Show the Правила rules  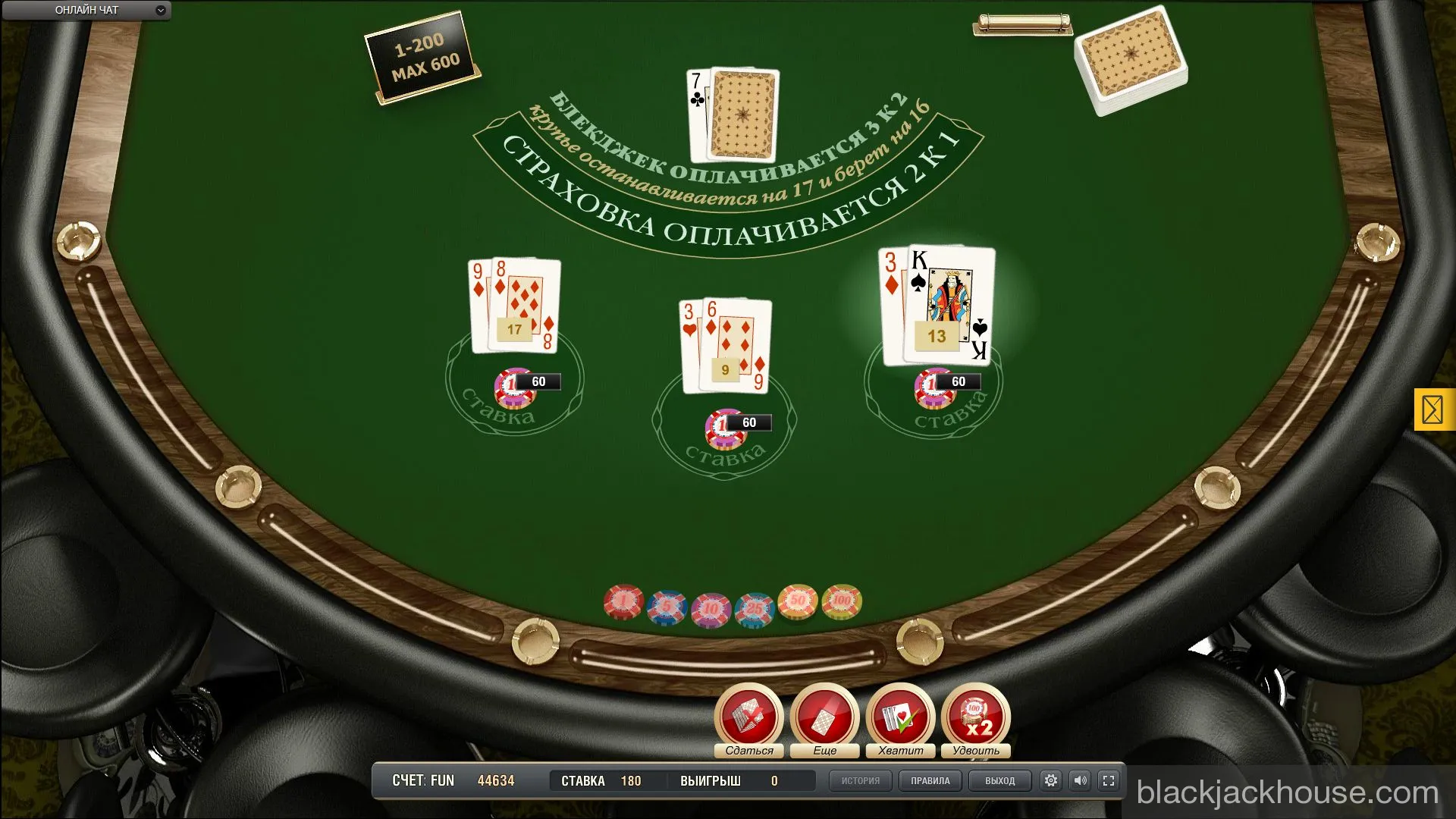coord(930,780)
